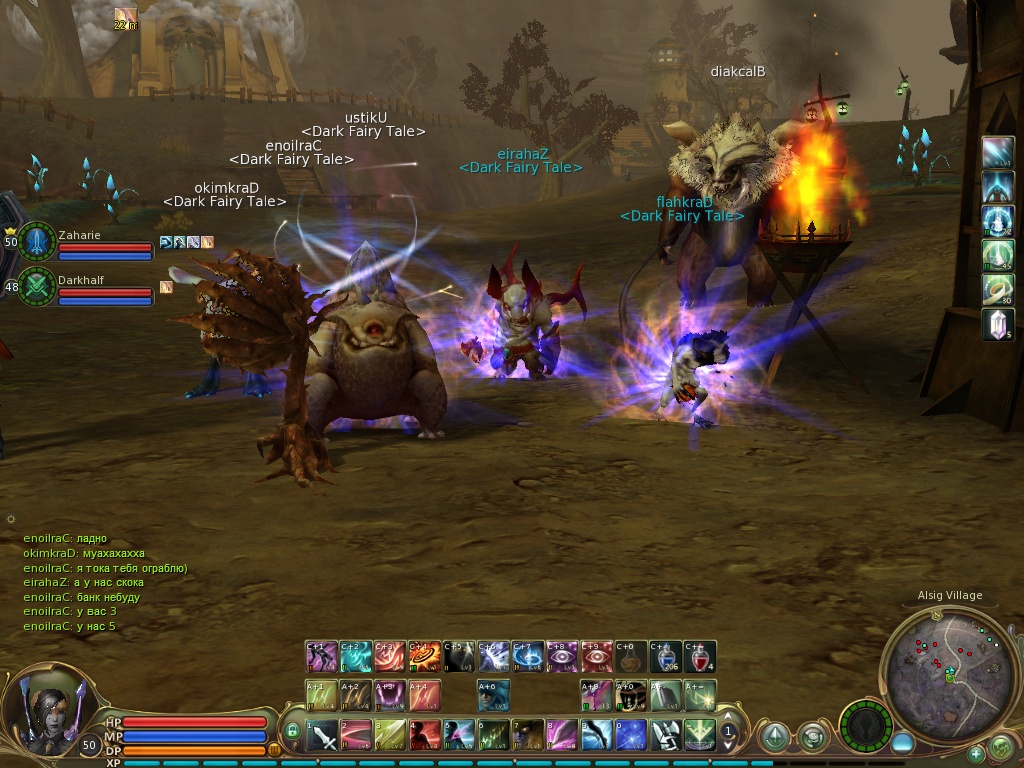Switch the hotbar page with the up arrow
This screenshot has width=1024, height=768.
click(x=729, y=718)
